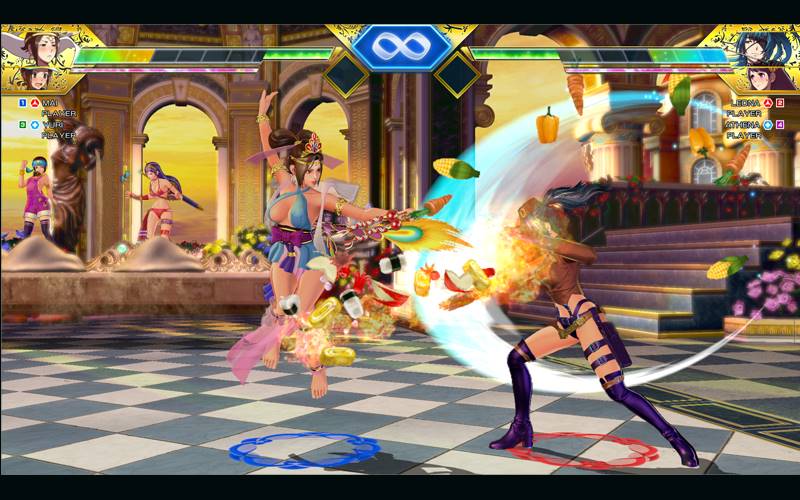
Task: Click the right team's diamond item slot
Action: (x=456, y=73)
